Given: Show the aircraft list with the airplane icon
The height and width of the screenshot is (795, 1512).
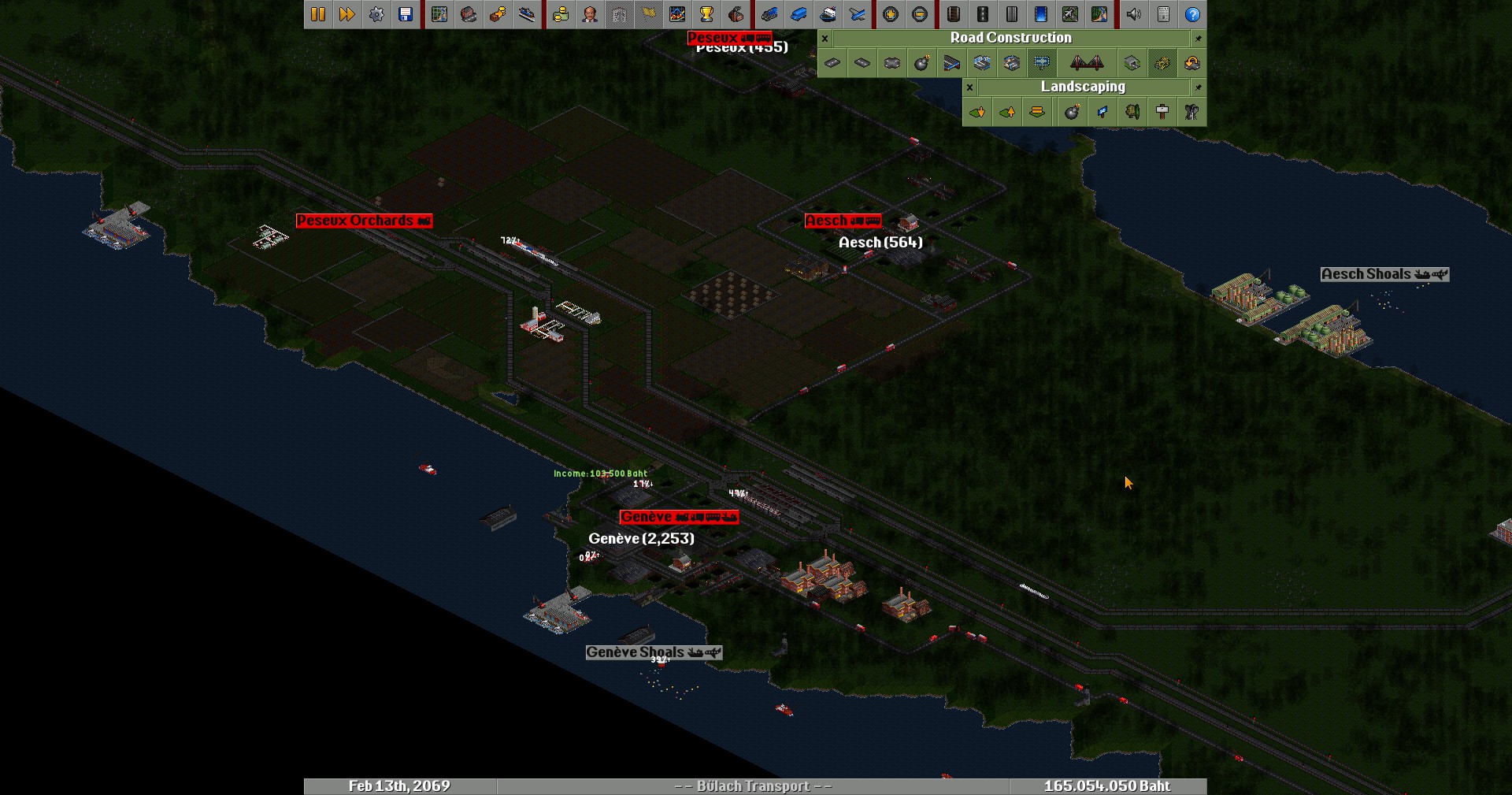Looking at the screenshot, I should coord(857,14).
